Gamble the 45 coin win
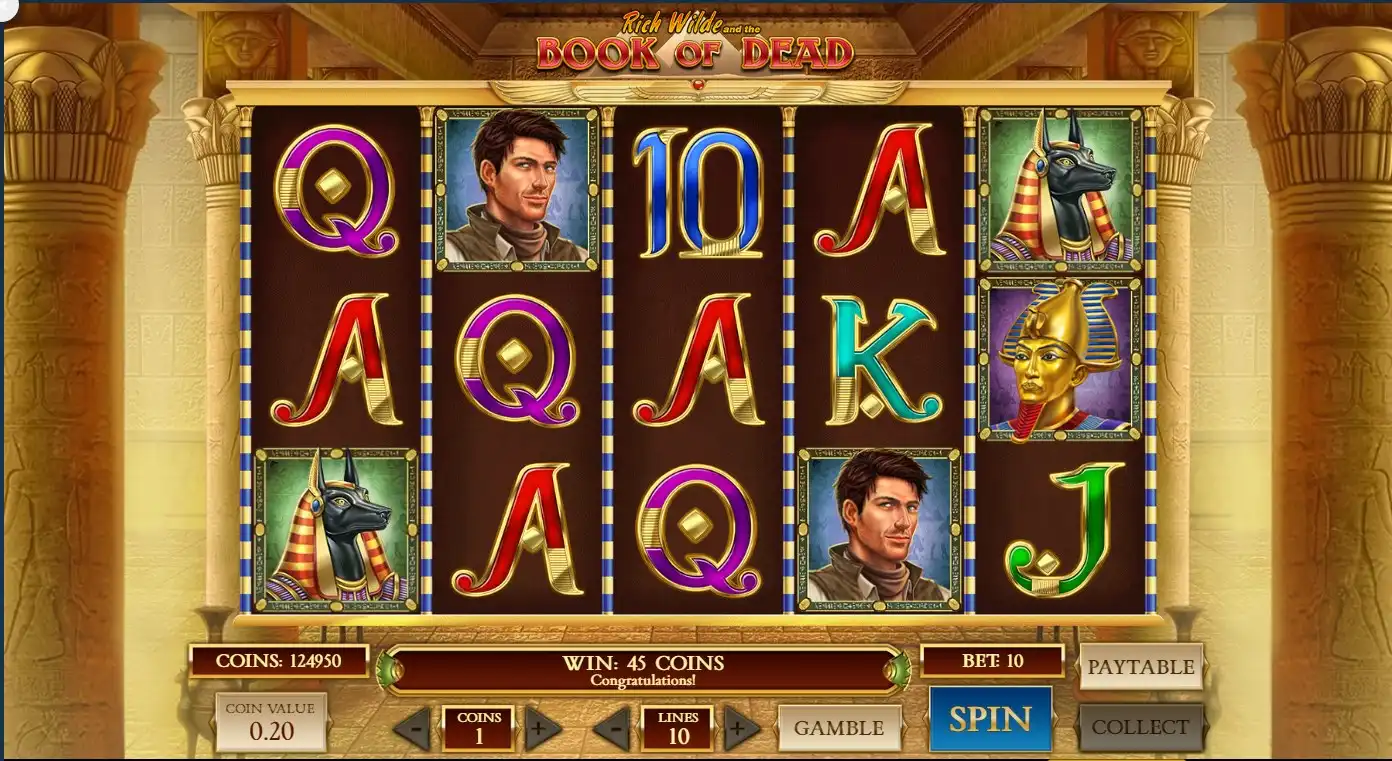Screen dimensions: 1392x761 pyautogui.click(x=839, y=728)
